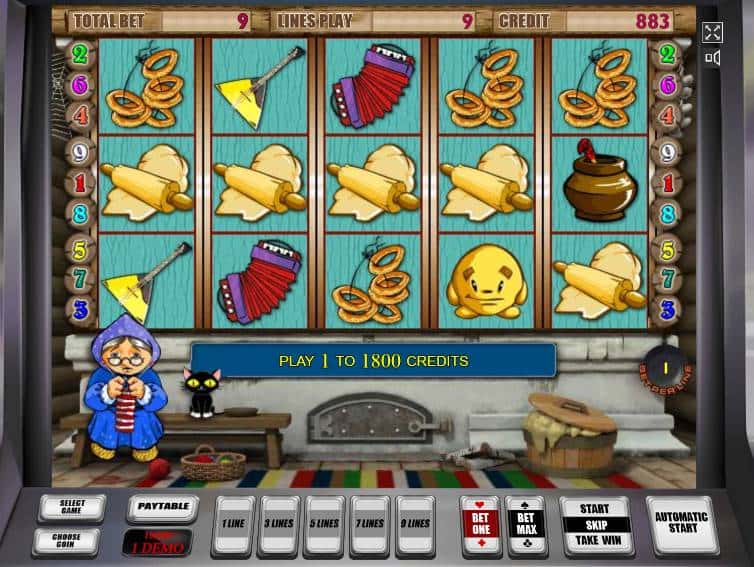This screenshot has width=754, height=567.
Task: Choose the 3 Lines button
Action: pyautogui.click(x=278, y=525)
